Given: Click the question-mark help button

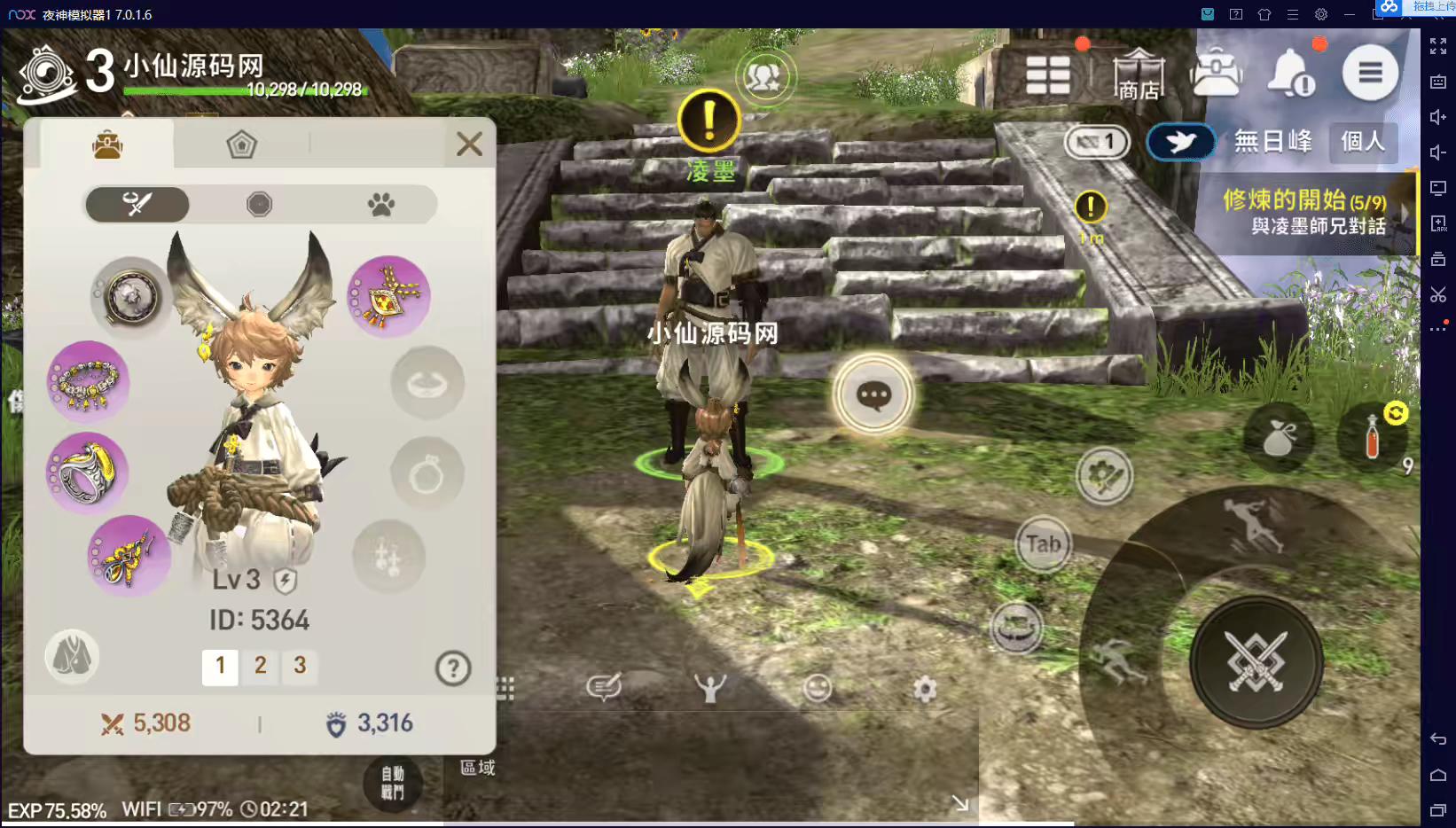Looking at the screenshot, I should (453, 668).
